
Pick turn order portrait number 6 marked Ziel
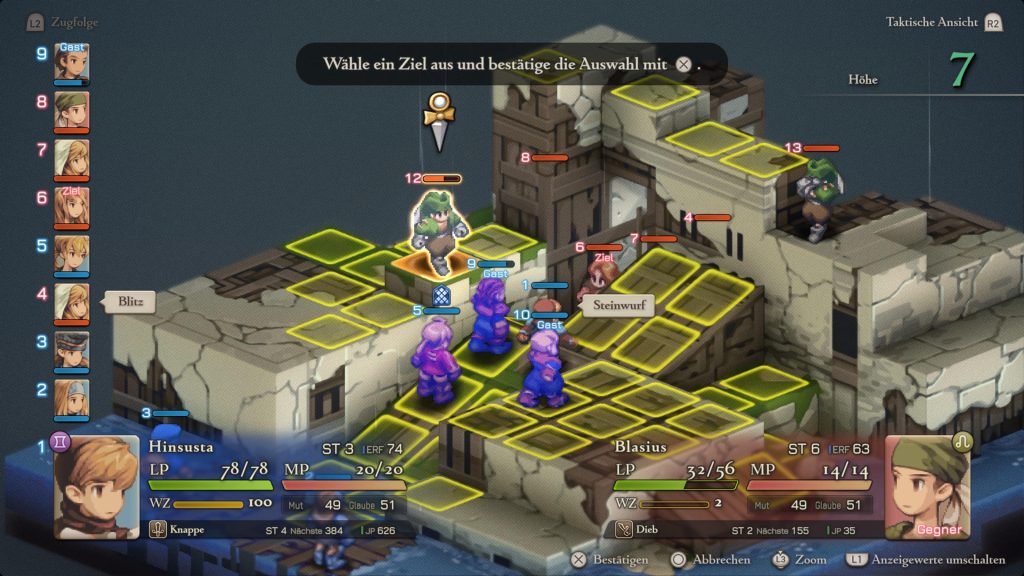(x=72, y=206)
